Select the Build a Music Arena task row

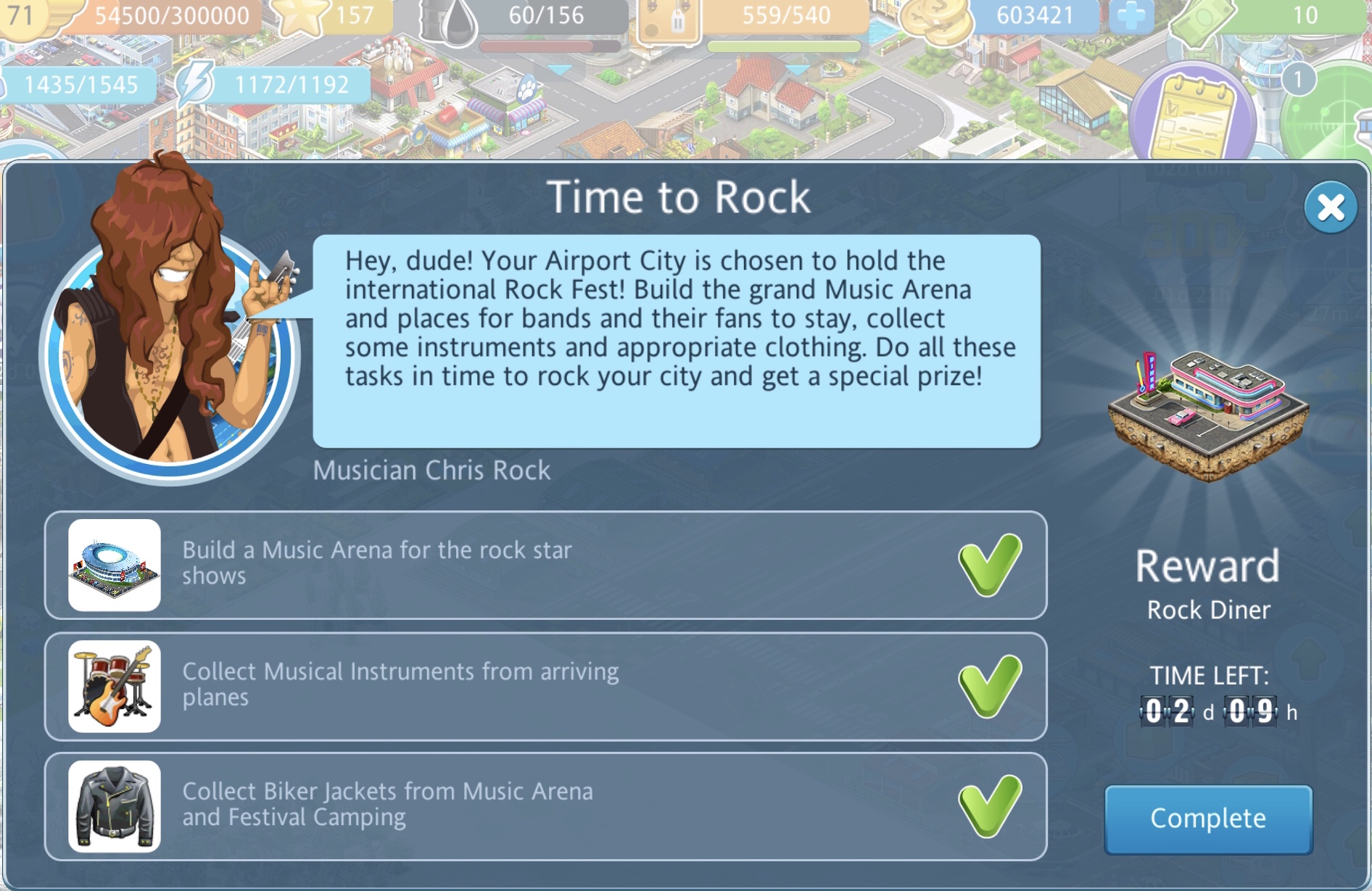click(x=545, y=565)
